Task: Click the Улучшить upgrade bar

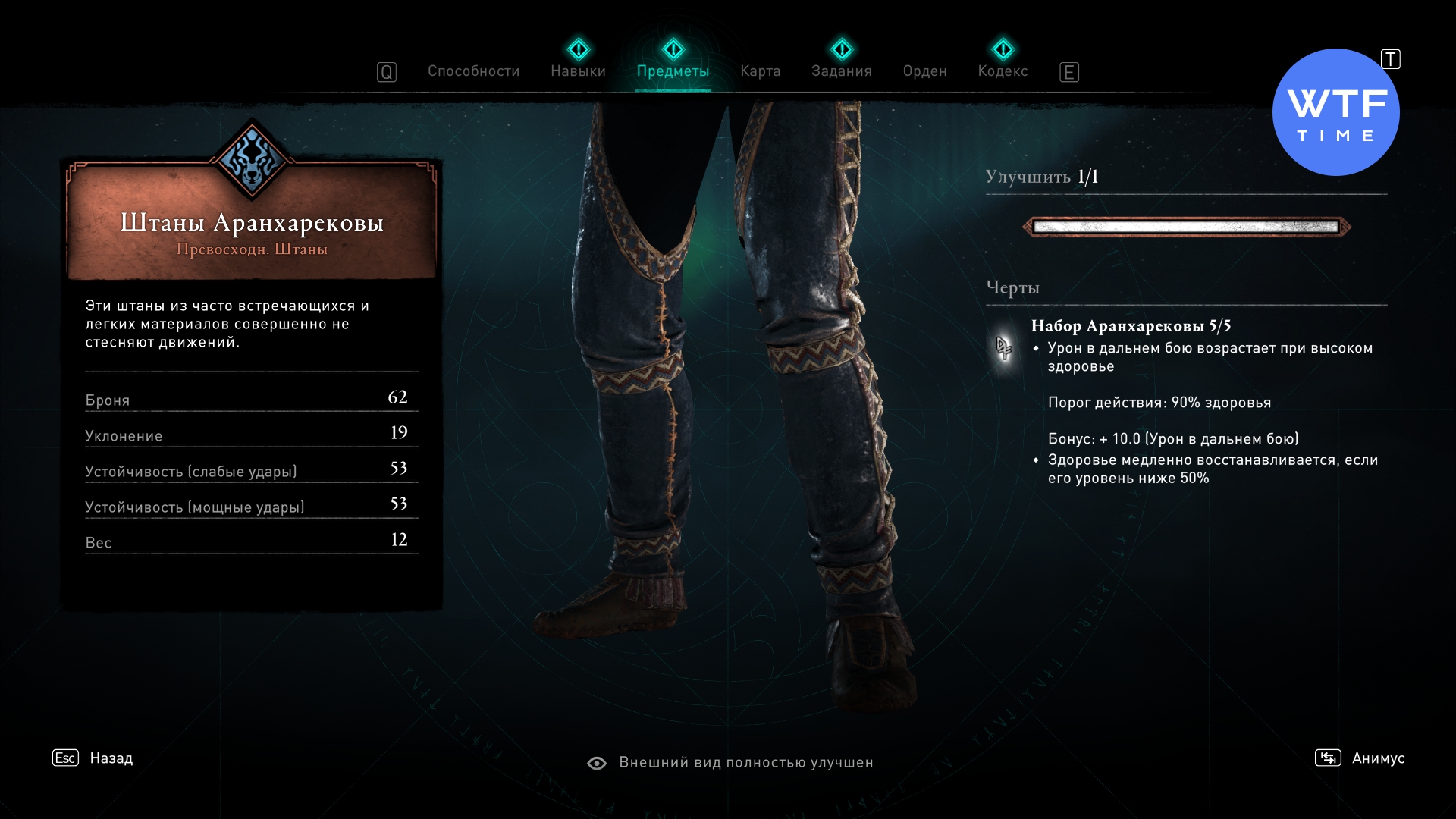Action: pos(1186,227)
